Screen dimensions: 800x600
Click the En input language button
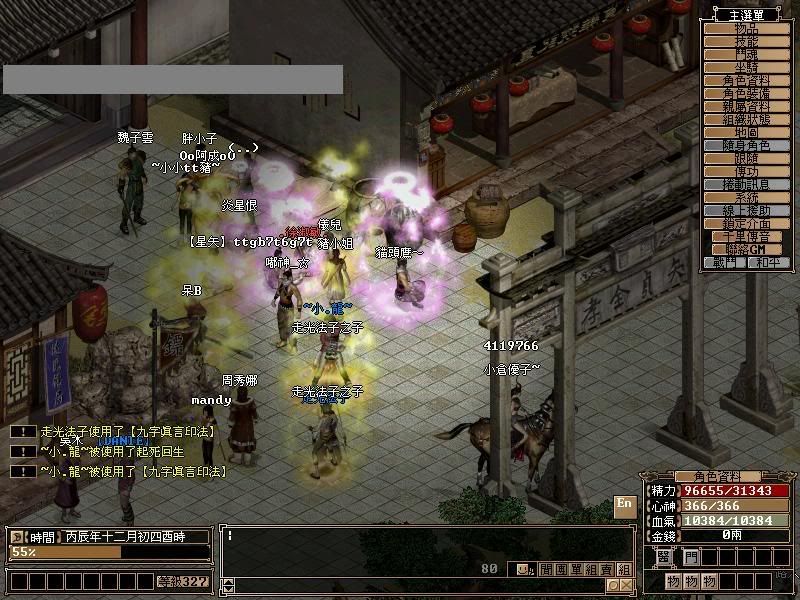click(x=625, y=504)
